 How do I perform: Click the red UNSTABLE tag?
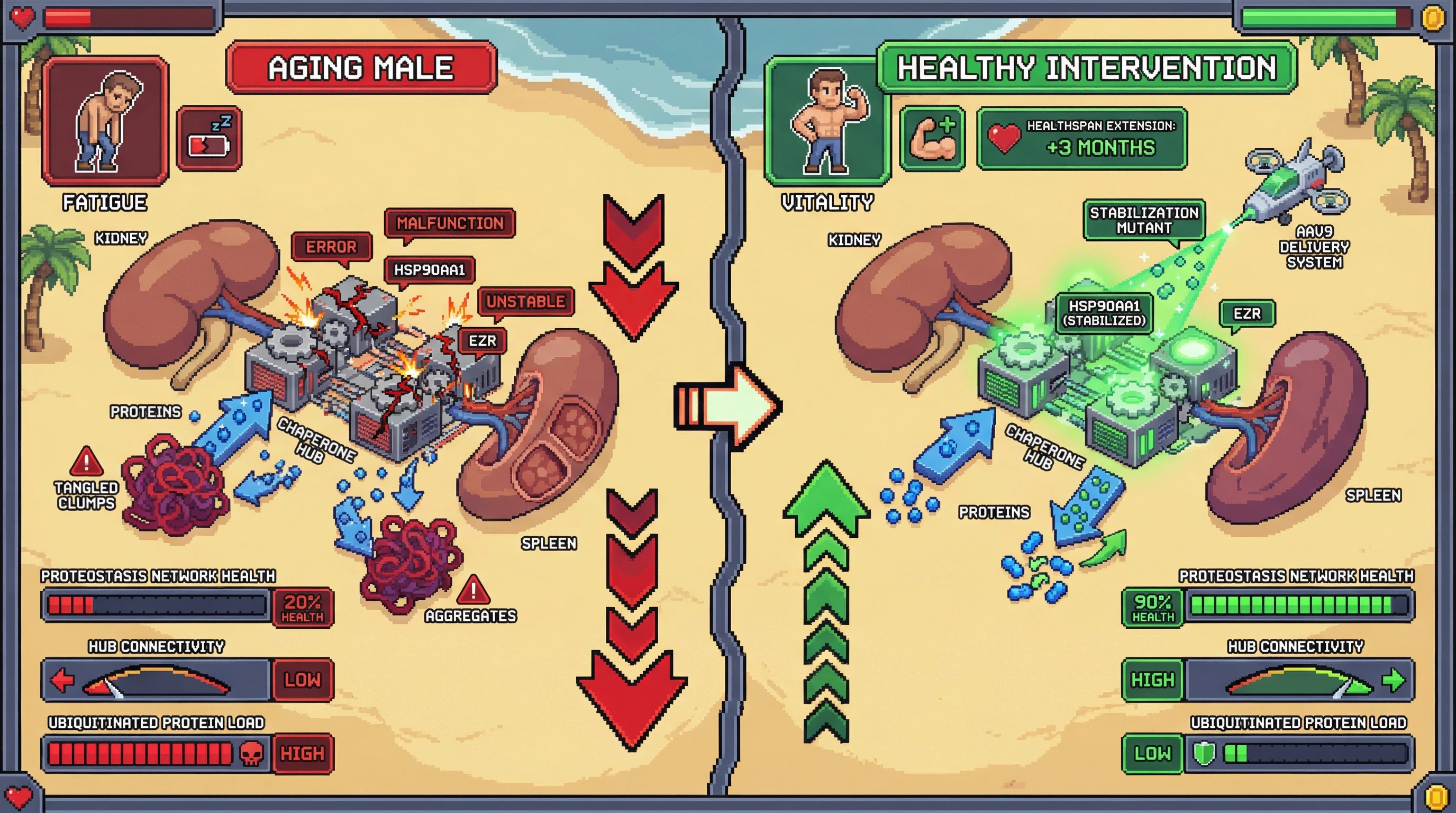pyautogui.click(x=526, y=301)
